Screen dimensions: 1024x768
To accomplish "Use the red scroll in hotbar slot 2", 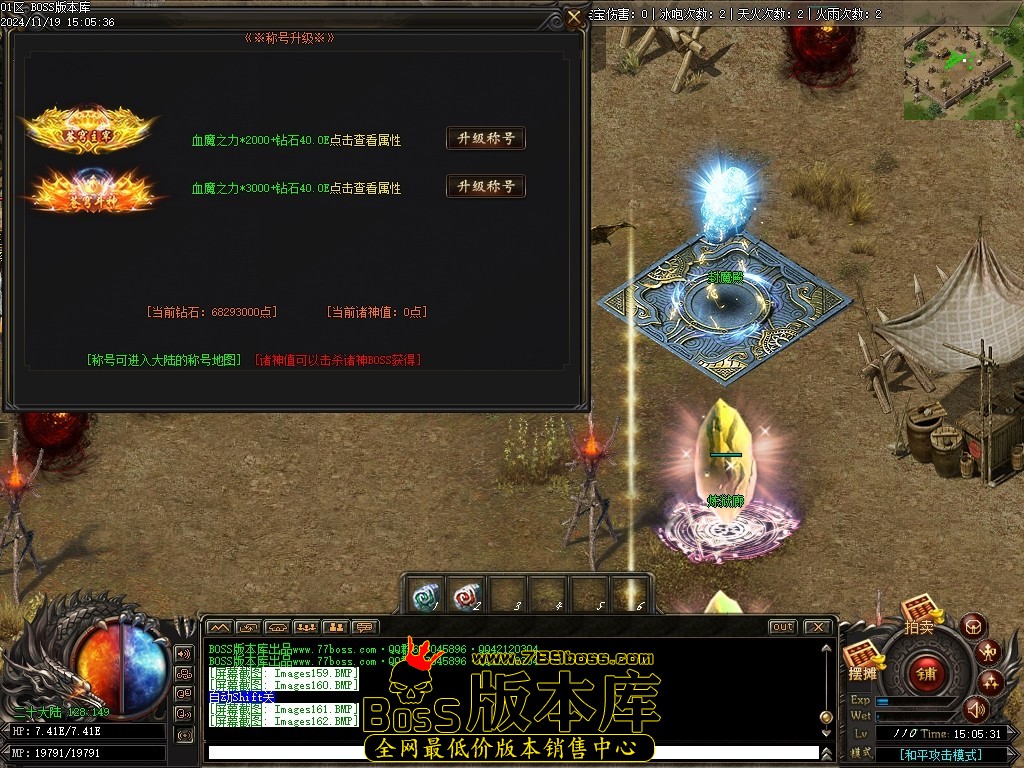I will click(x=467, y=595).
